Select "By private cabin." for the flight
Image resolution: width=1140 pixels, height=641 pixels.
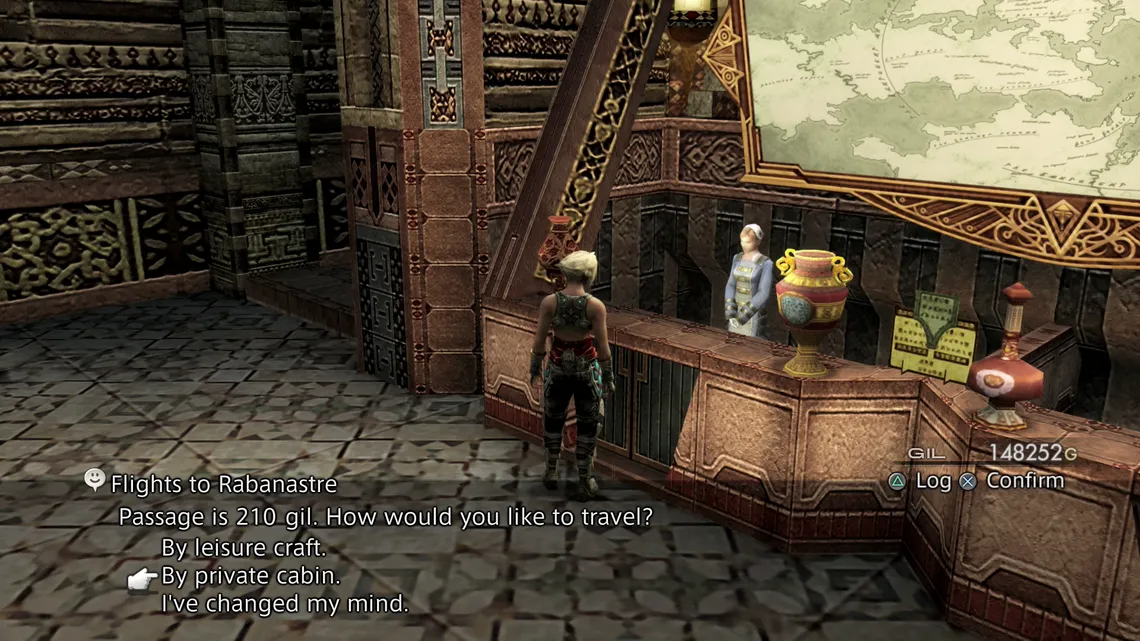click(x=250, y=576)
